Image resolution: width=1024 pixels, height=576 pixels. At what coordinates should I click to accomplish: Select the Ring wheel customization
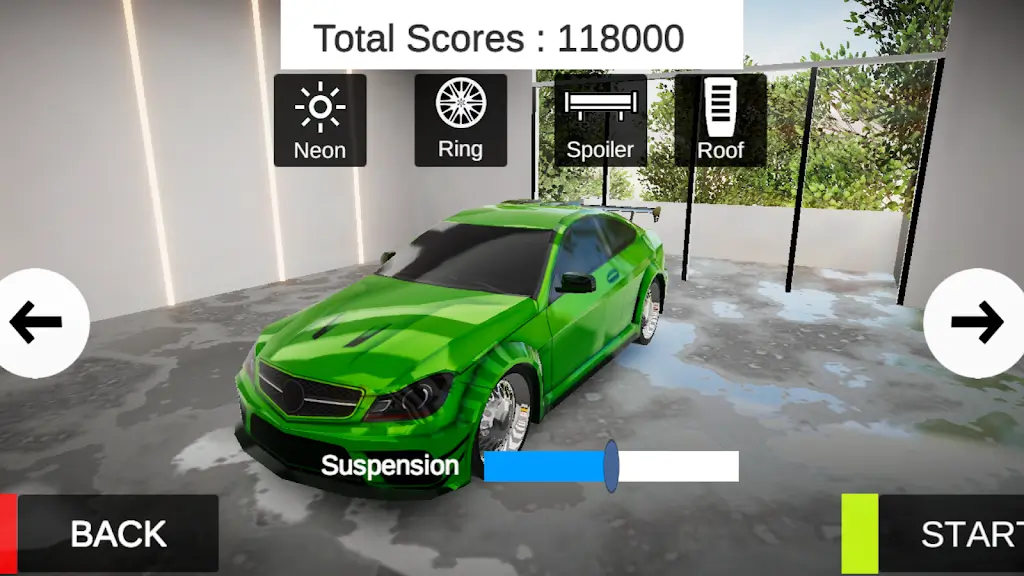pos(460,120)
